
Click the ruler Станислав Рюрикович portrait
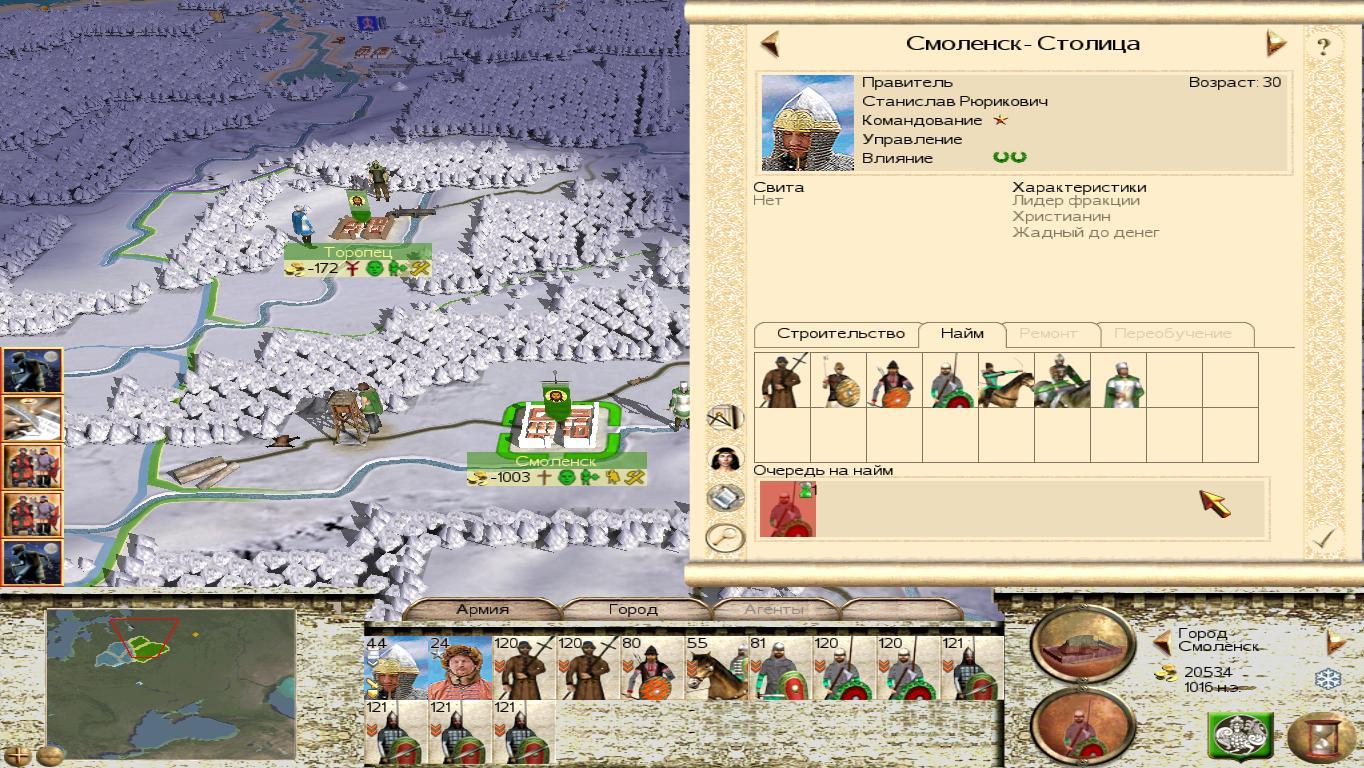[808, 123]
